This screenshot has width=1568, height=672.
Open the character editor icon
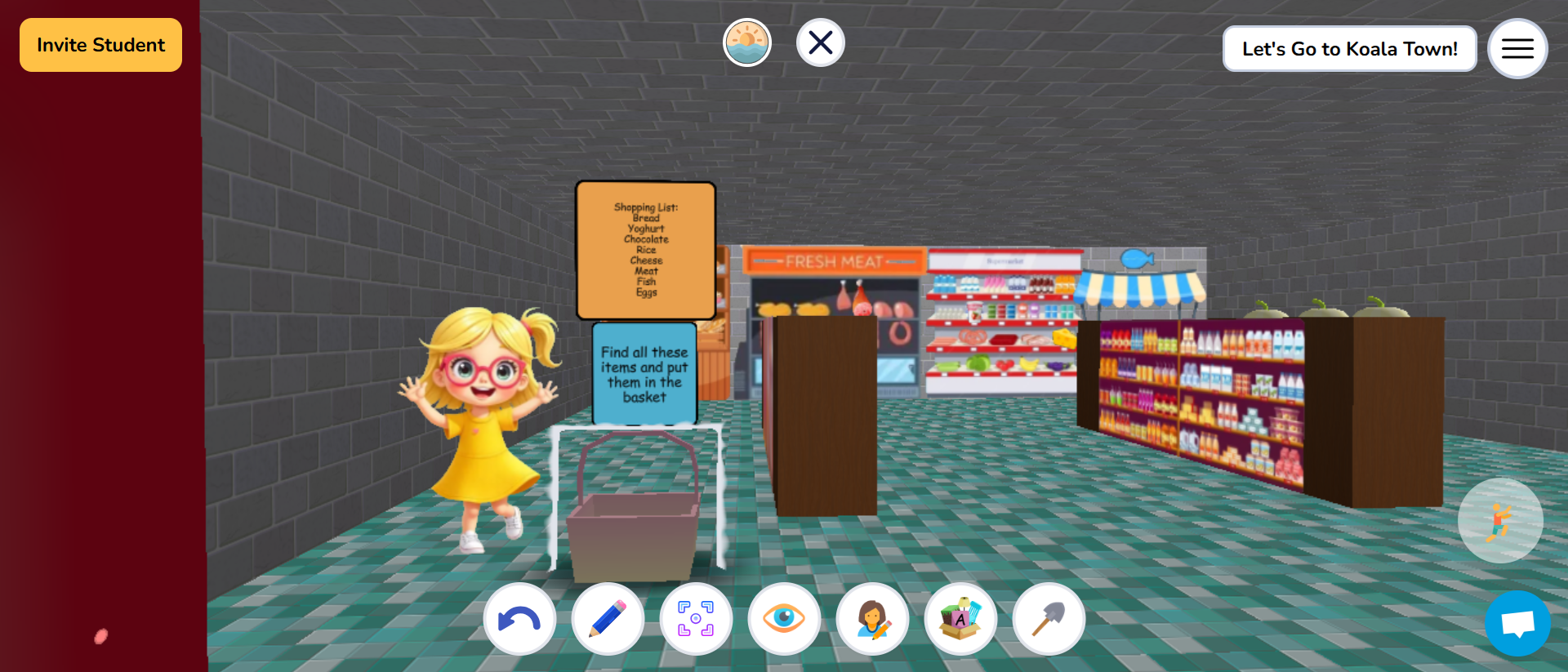coord(872,619)
